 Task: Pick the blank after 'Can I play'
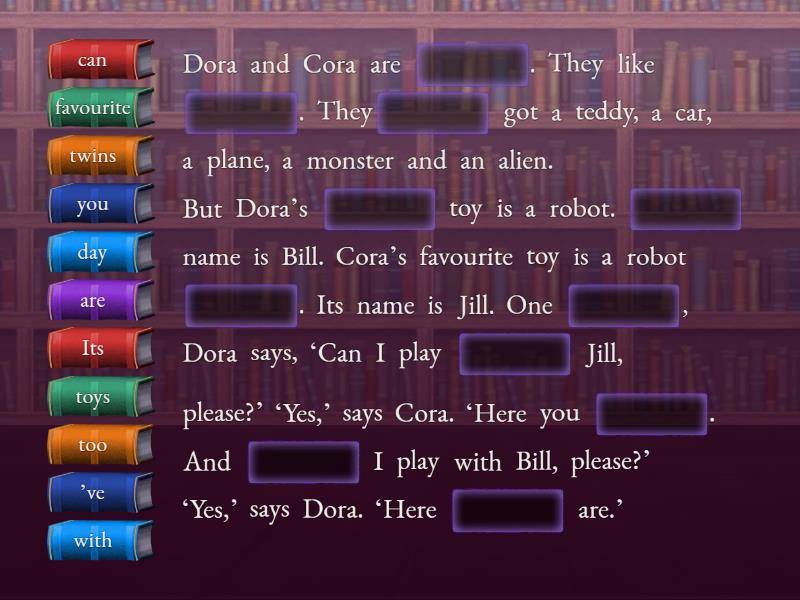point(514,355)
